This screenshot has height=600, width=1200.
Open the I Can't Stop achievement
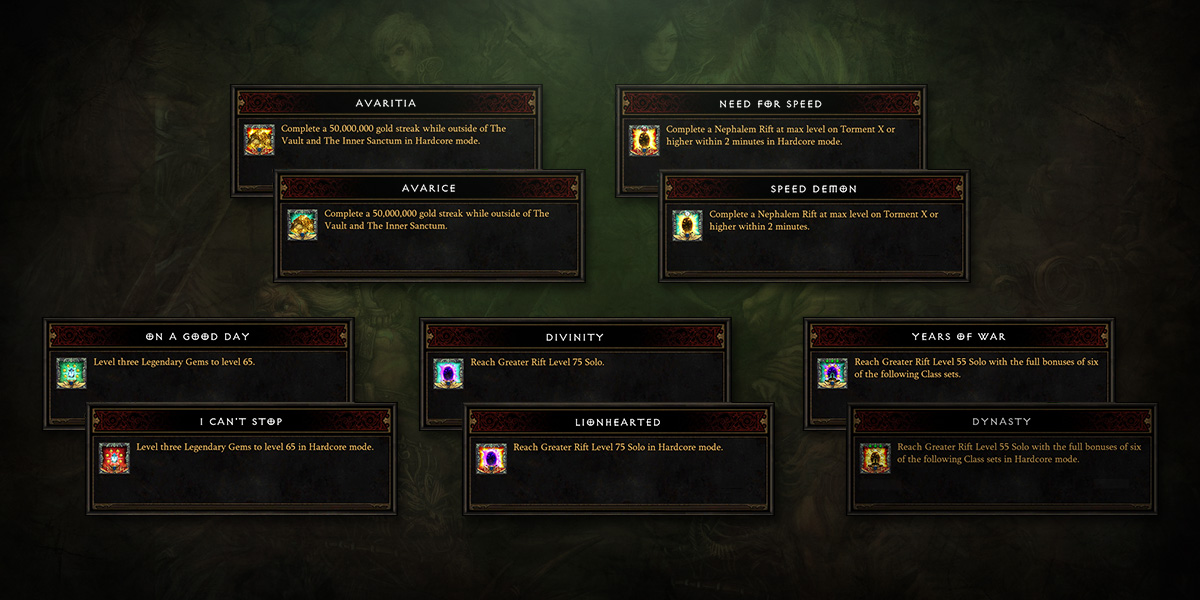[x=241, y=421]
